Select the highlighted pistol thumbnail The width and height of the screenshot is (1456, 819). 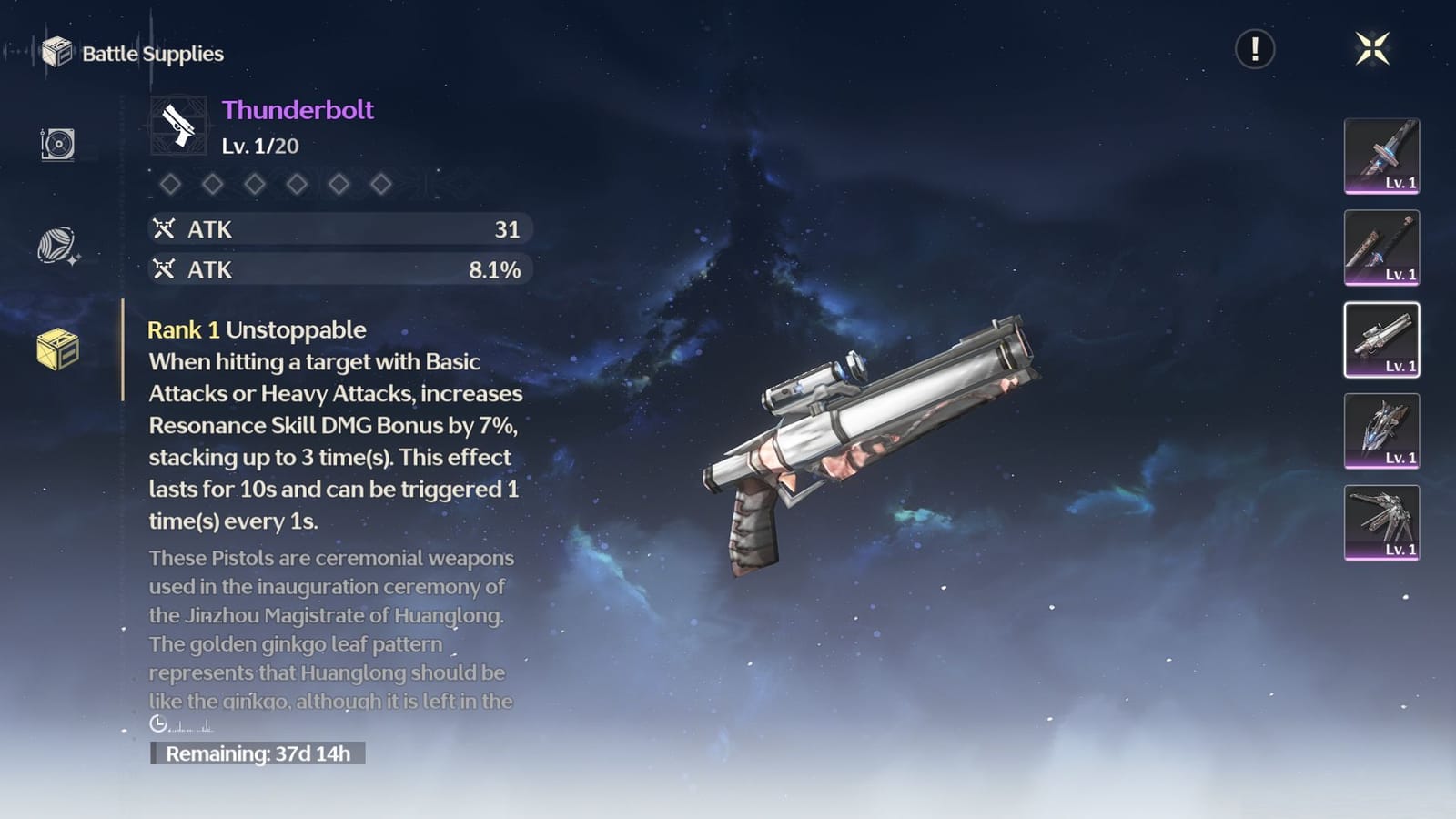coord(1381,341)
